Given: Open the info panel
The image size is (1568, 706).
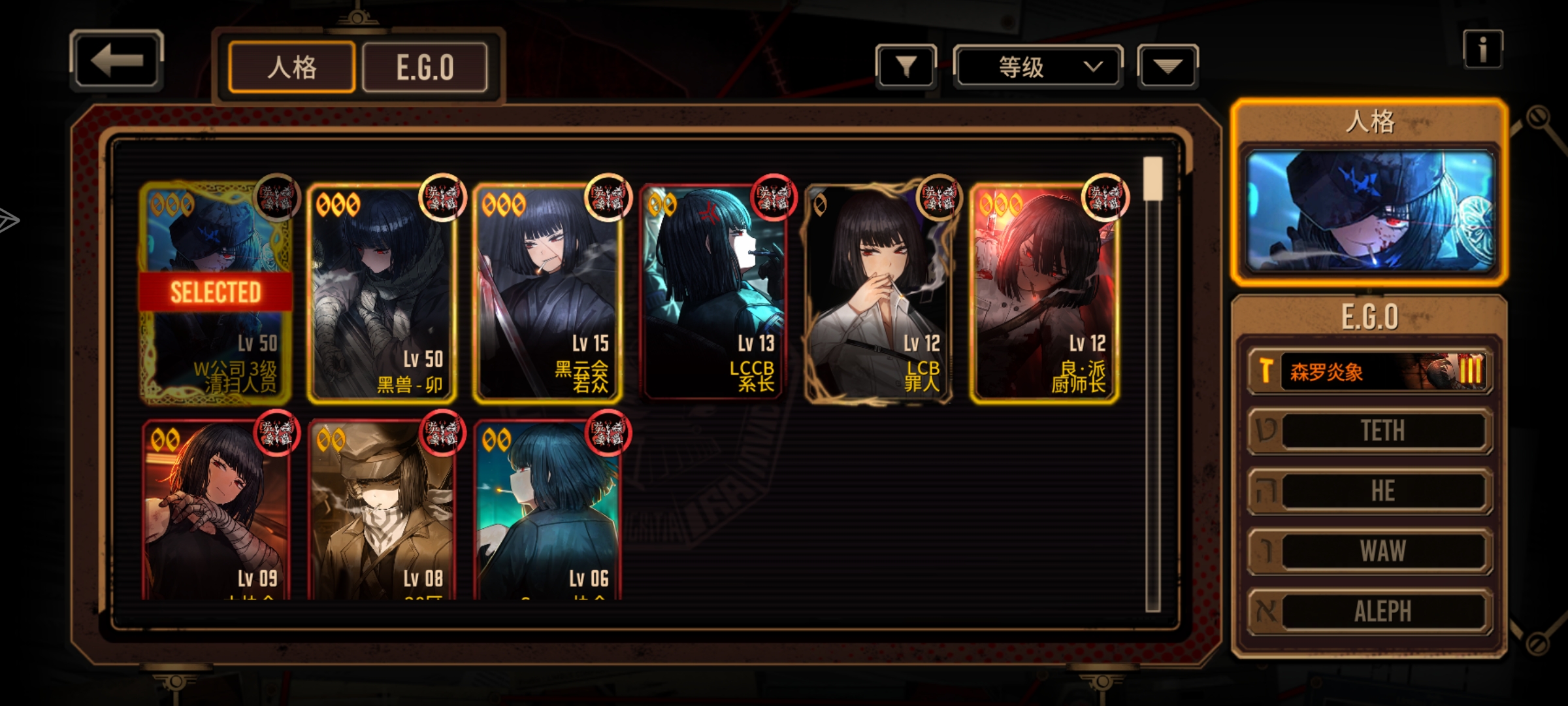Looking at the screenshot, I should pyautogui.click(x=1482, y=50).
